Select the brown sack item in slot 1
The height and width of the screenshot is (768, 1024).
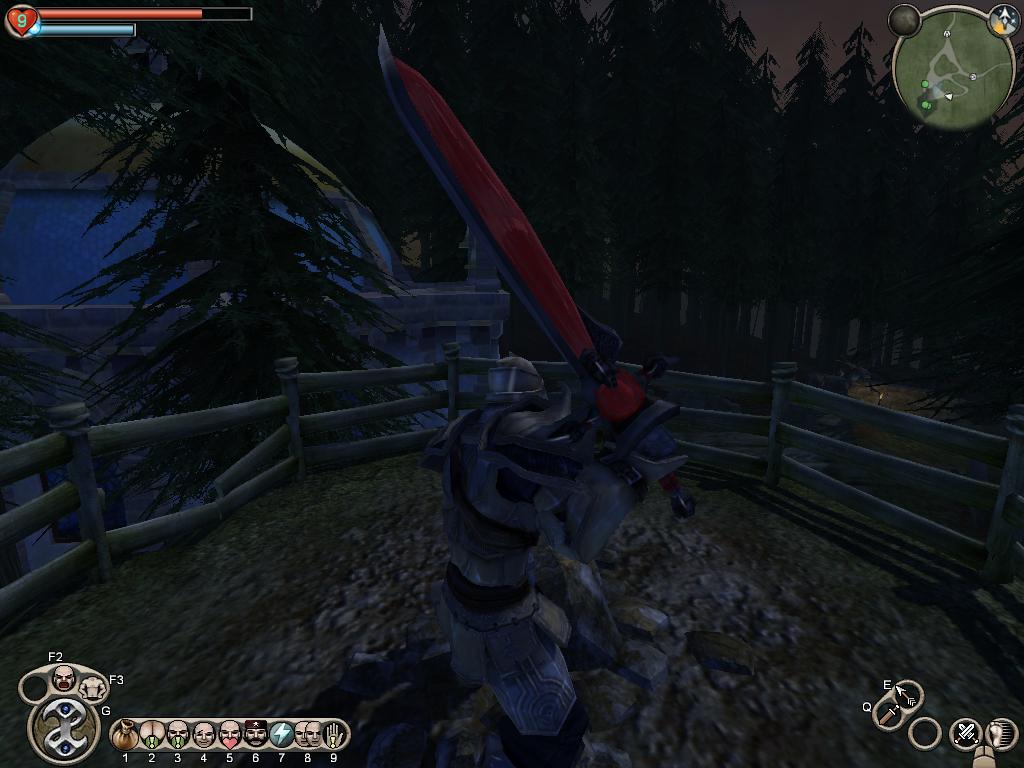tap(125, 736)
